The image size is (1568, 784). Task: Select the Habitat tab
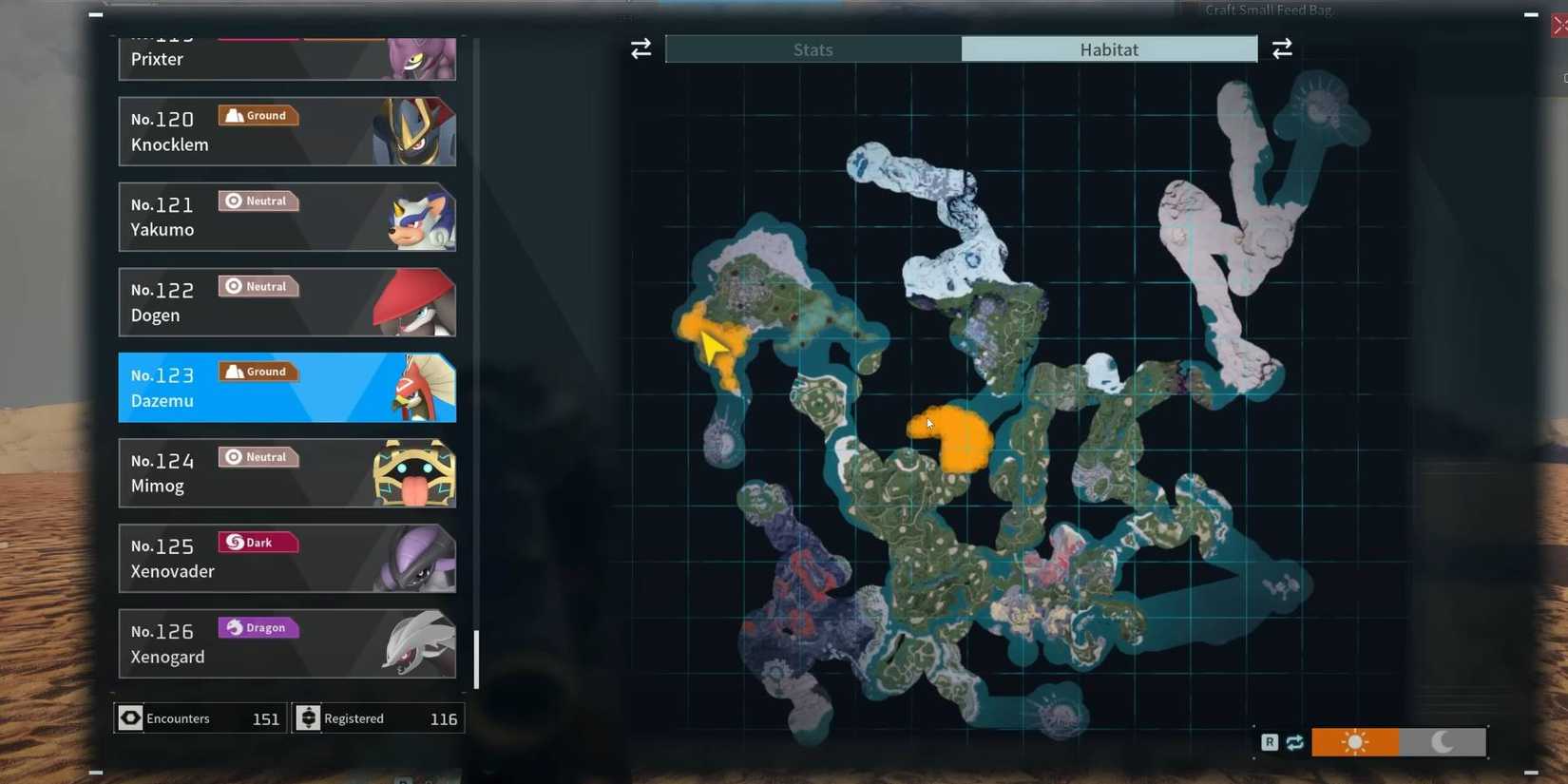click(1108, 49)
